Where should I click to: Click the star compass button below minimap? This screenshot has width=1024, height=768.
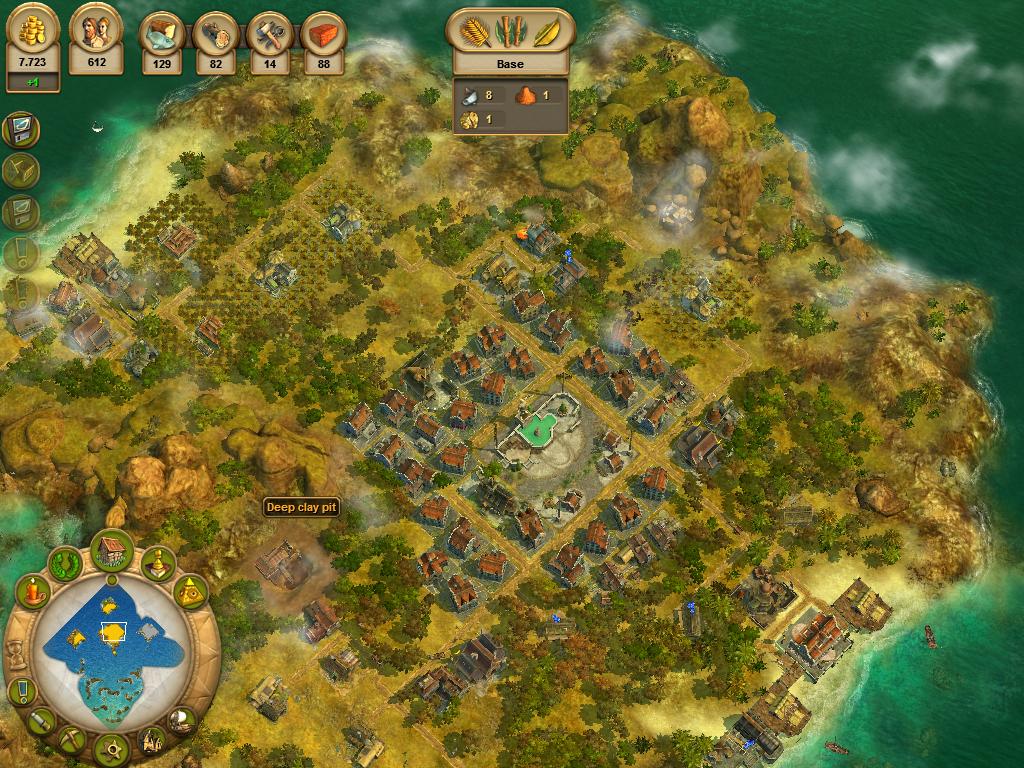point(112,747)
